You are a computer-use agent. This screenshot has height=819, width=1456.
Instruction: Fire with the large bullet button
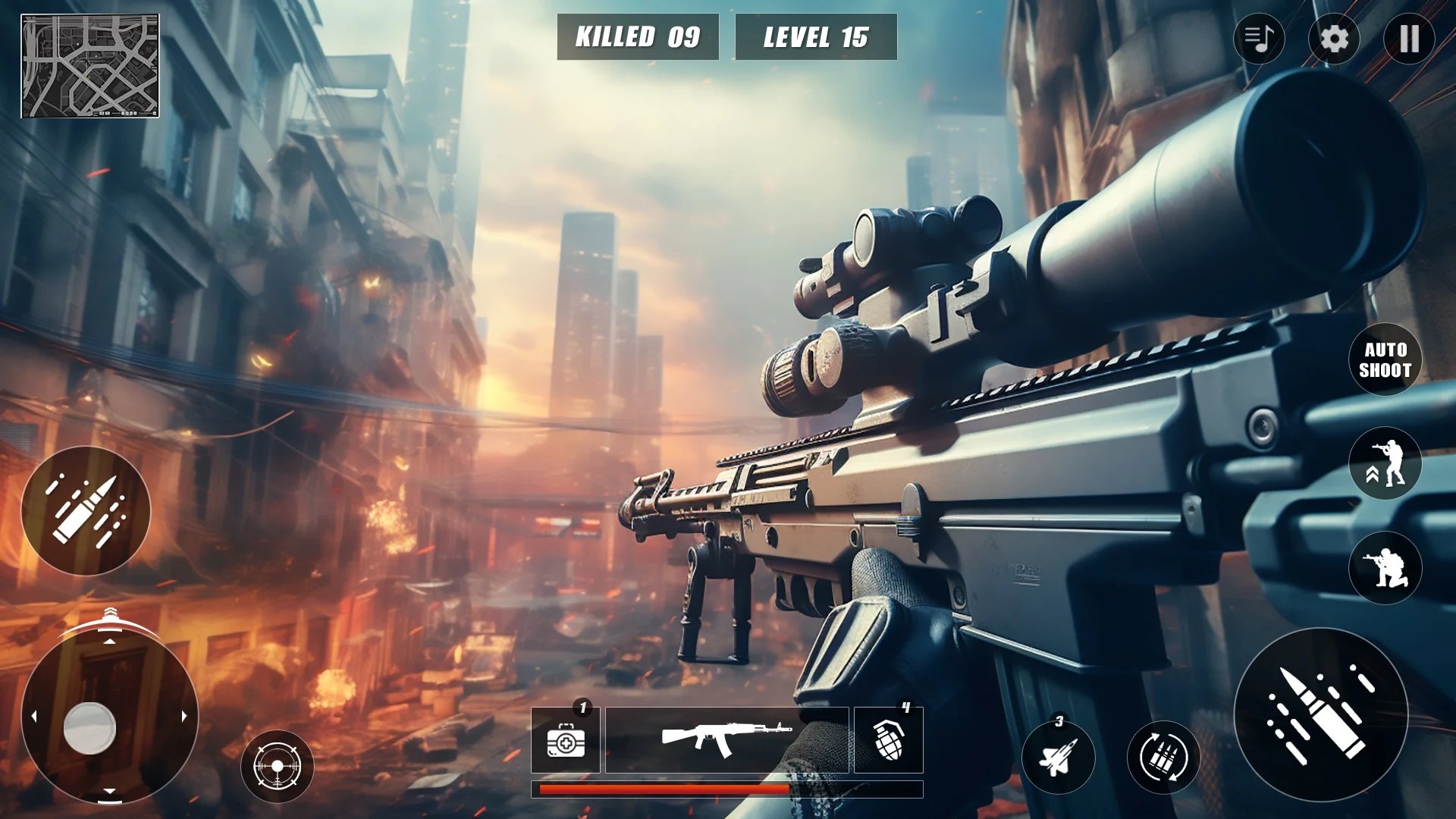tap(1320, 714)
